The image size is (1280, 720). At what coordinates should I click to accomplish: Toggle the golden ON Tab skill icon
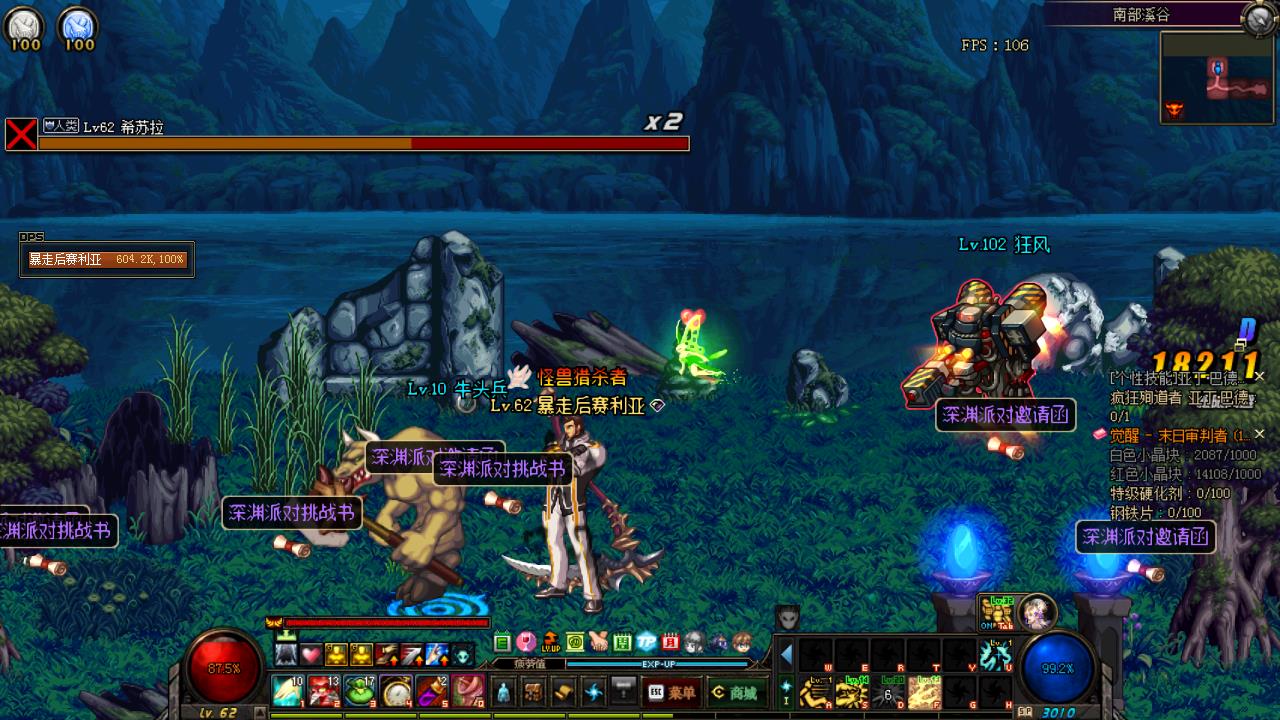click(996, 612)
